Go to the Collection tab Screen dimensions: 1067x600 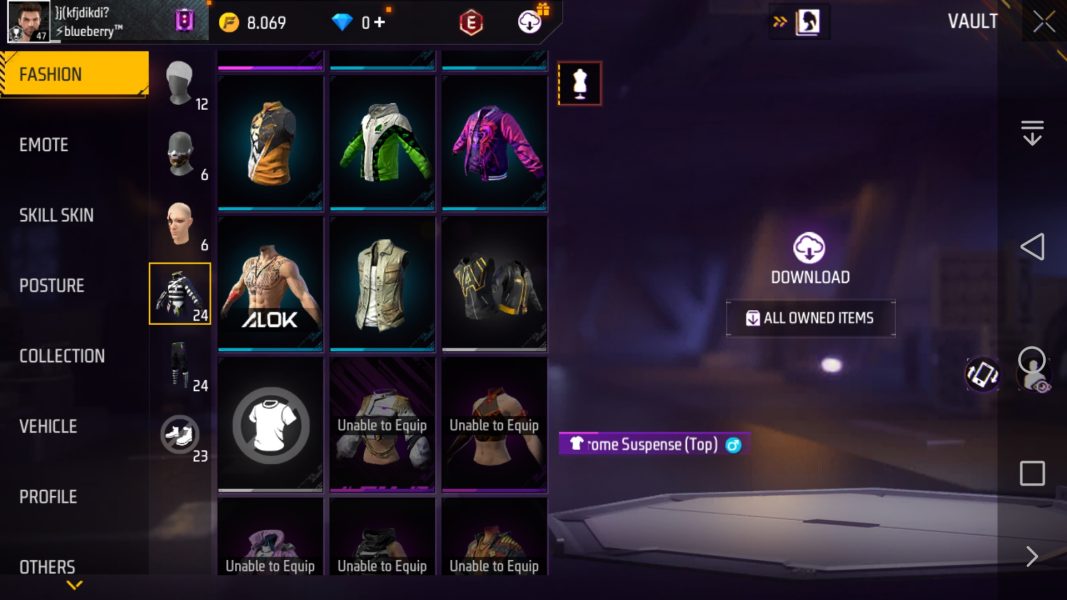pyautogui.click(x=62, y=356)
